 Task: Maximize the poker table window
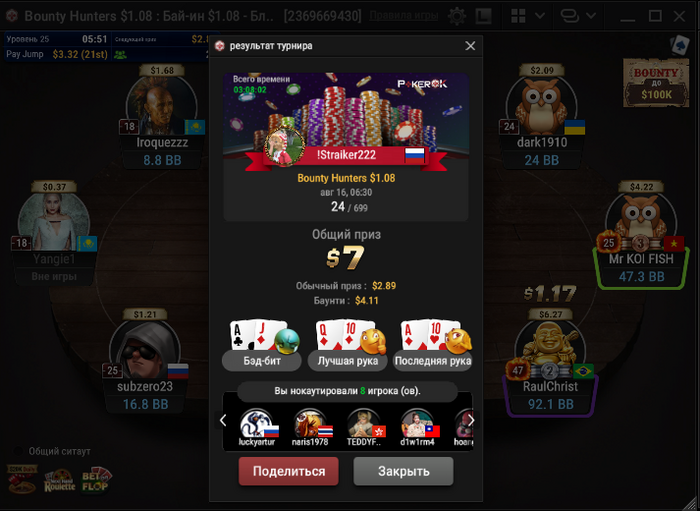(x=655, y=16)
